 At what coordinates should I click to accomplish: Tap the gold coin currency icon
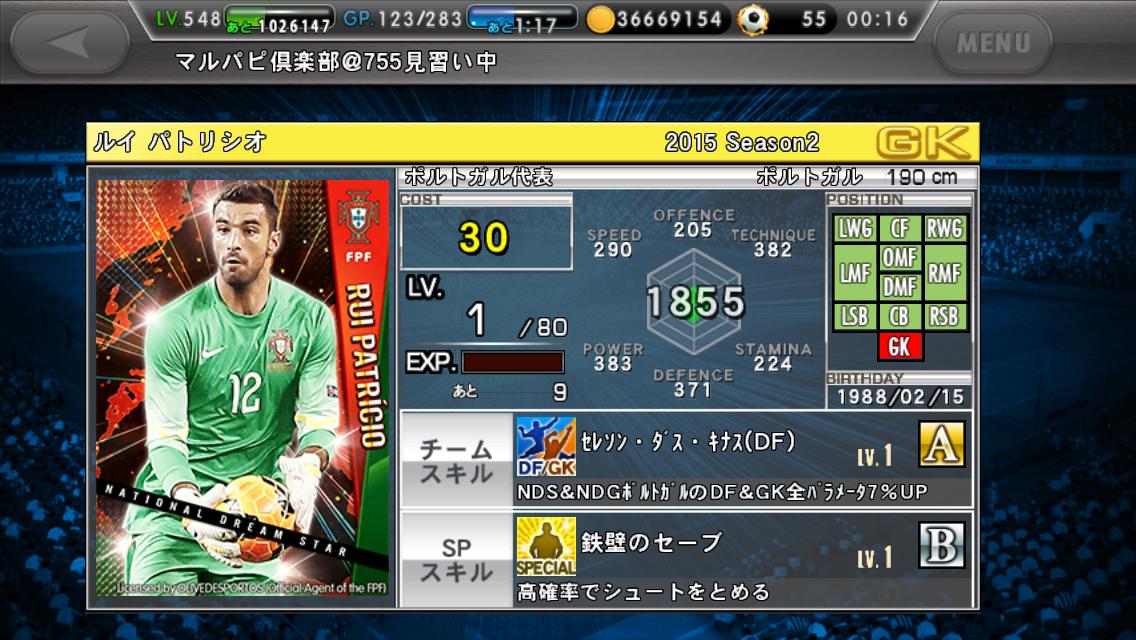coord(600,19)
